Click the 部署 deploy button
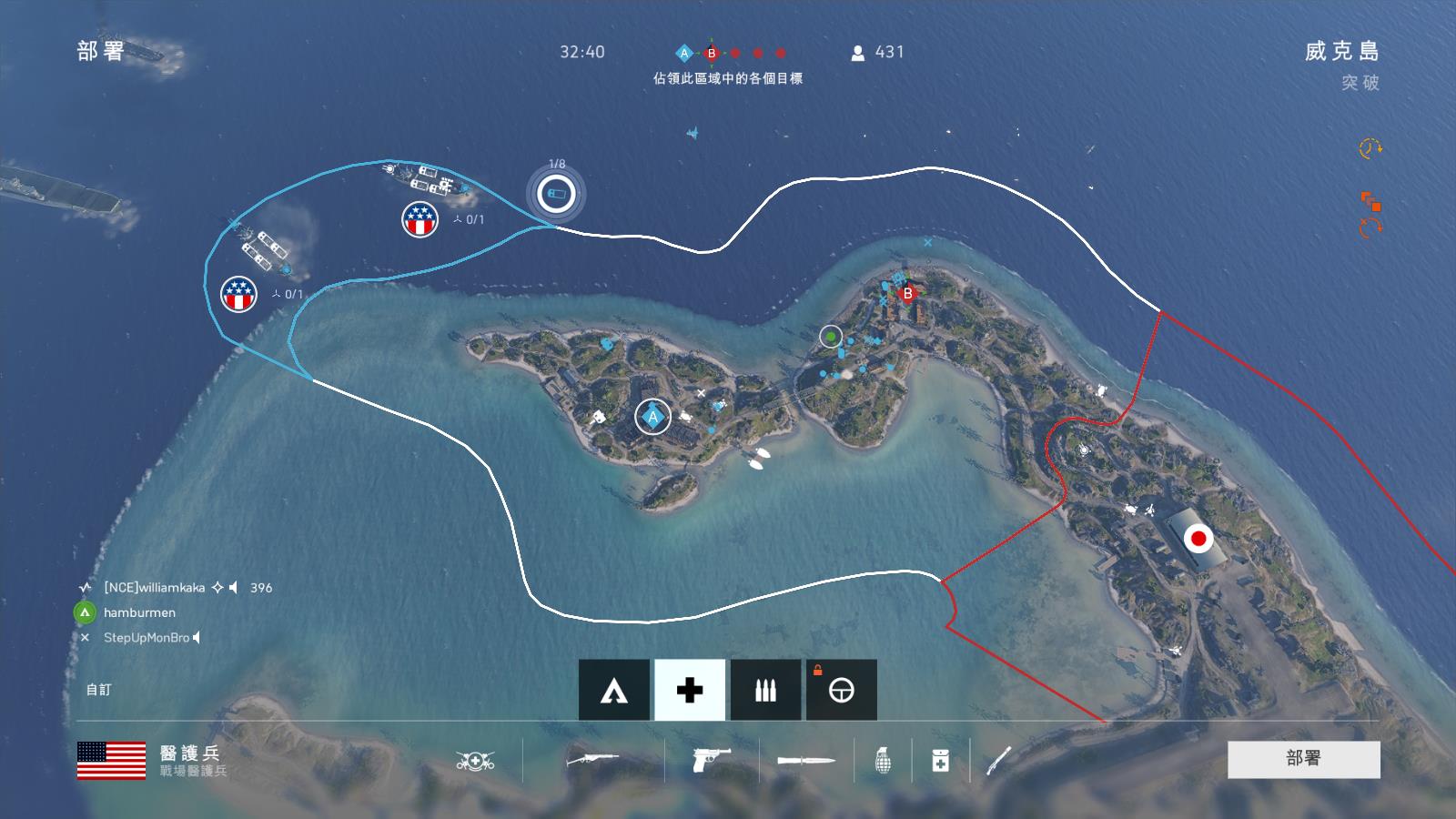The width and height of the screenshot is (1456, 819). click(1303, 759)
